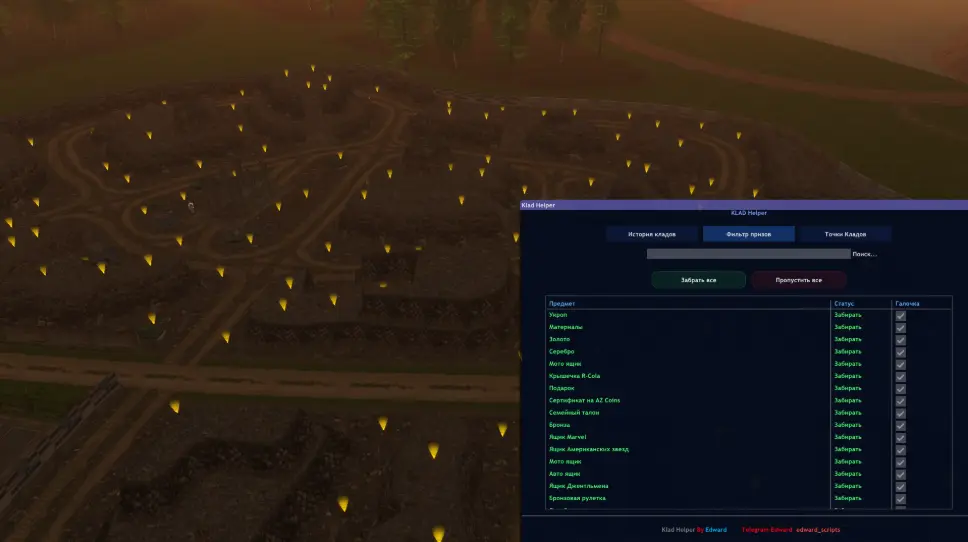Switch to the История кладов tab
968x542 pixels.
click(652, 234)
